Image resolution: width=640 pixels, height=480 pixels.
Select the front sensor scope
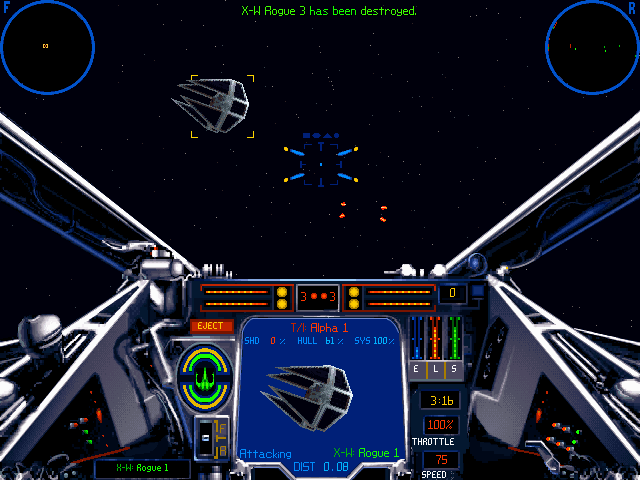[x=48, y=45]
